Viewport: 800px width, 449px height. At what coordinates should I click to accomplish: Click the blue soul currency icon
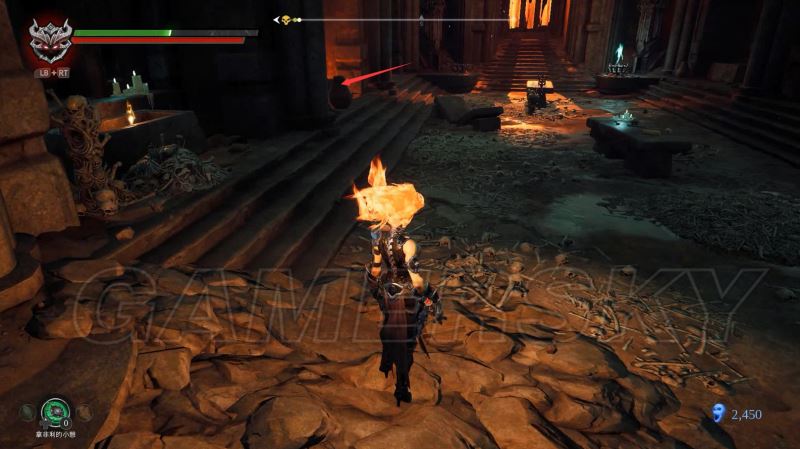point(717,412)
